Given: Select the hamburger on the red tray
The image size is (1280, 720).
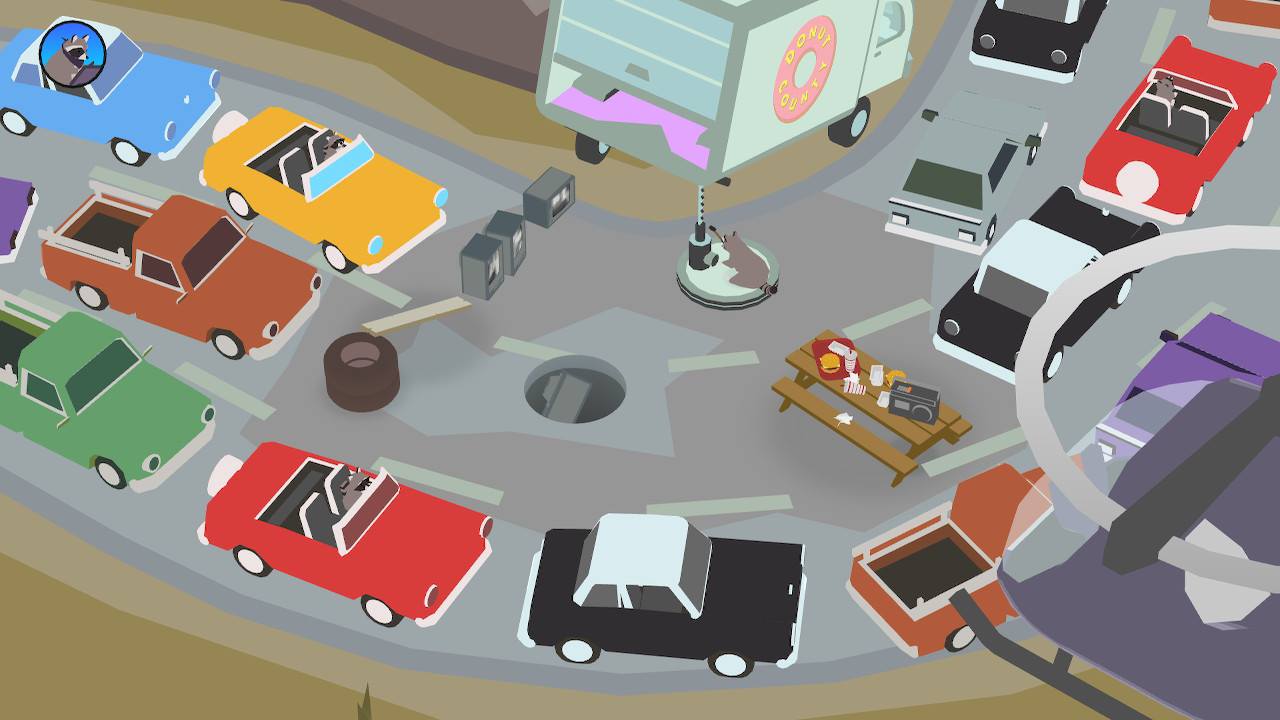Looking at the screenshot, I should coord(829,362).
